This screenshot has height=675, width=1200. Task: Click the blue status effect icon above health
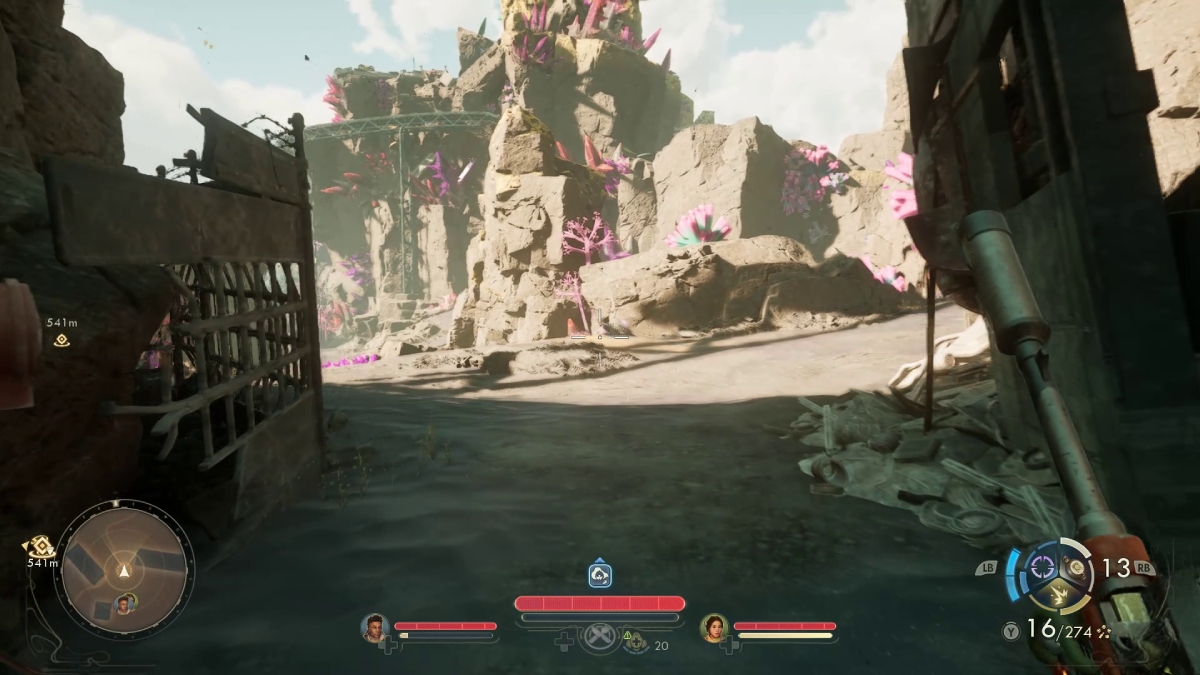coord(599,575)
